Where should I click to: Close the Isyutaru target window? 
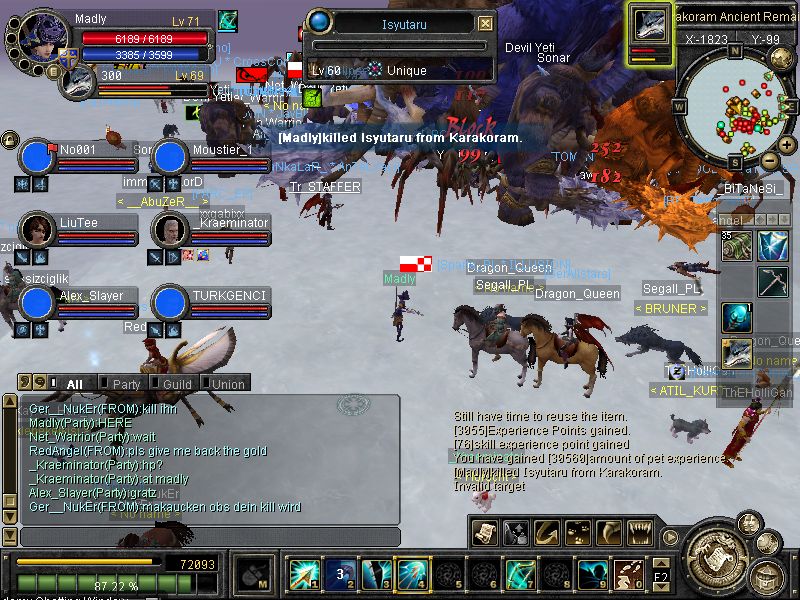point(485,23)
